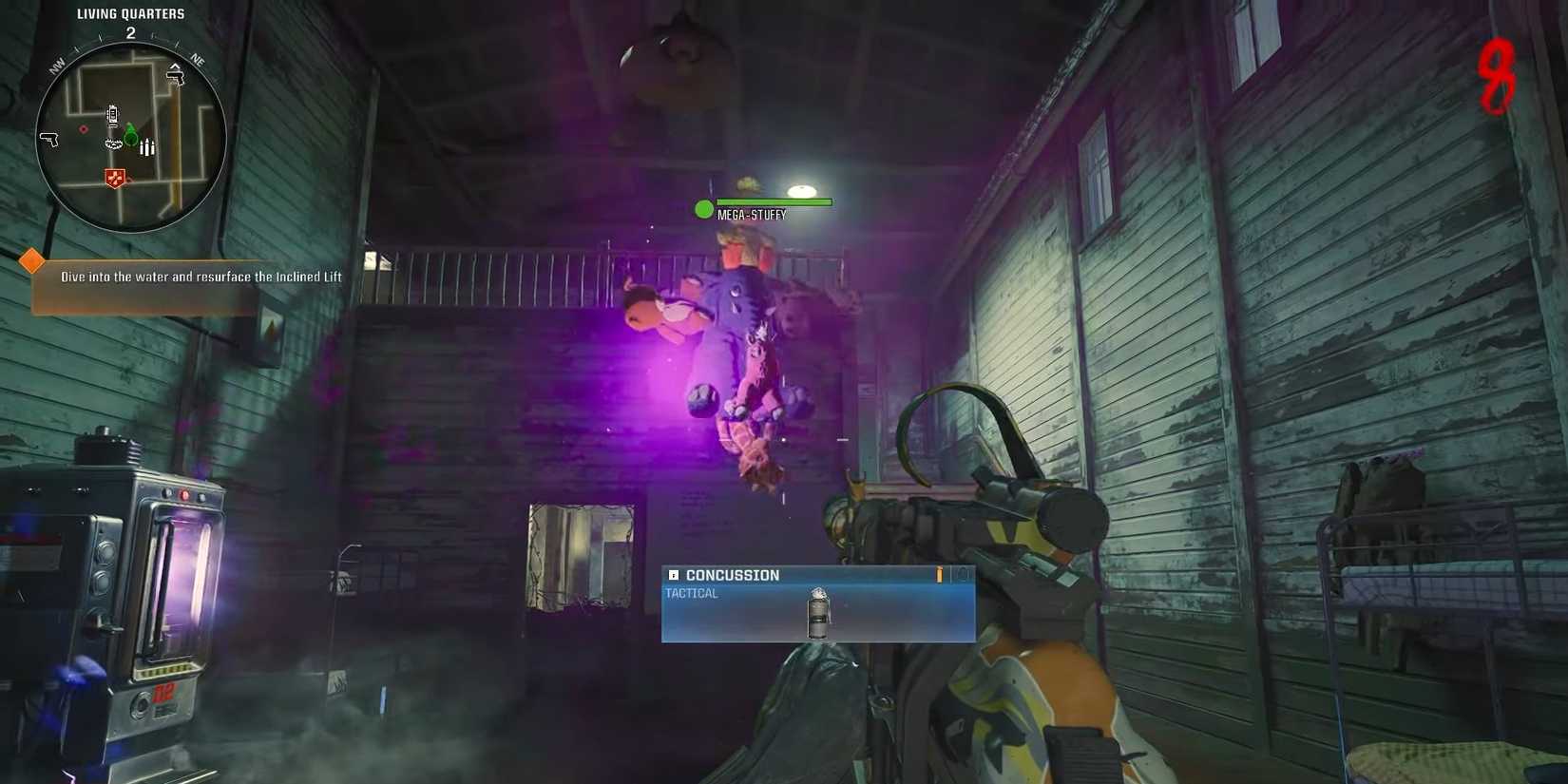Select the pistol wall-buy icon on minimap
This screenshot has width=1568, height=784.
[x=49, y=139]
